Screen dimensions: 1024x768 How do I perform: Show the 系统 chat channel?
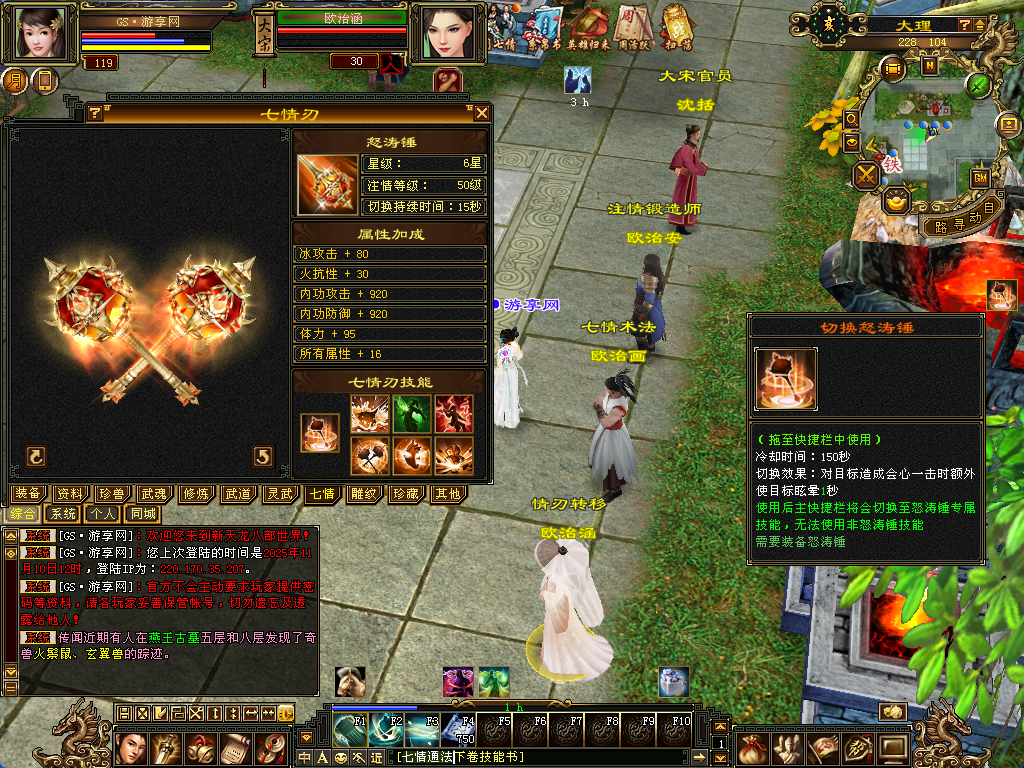pos(64,513)
